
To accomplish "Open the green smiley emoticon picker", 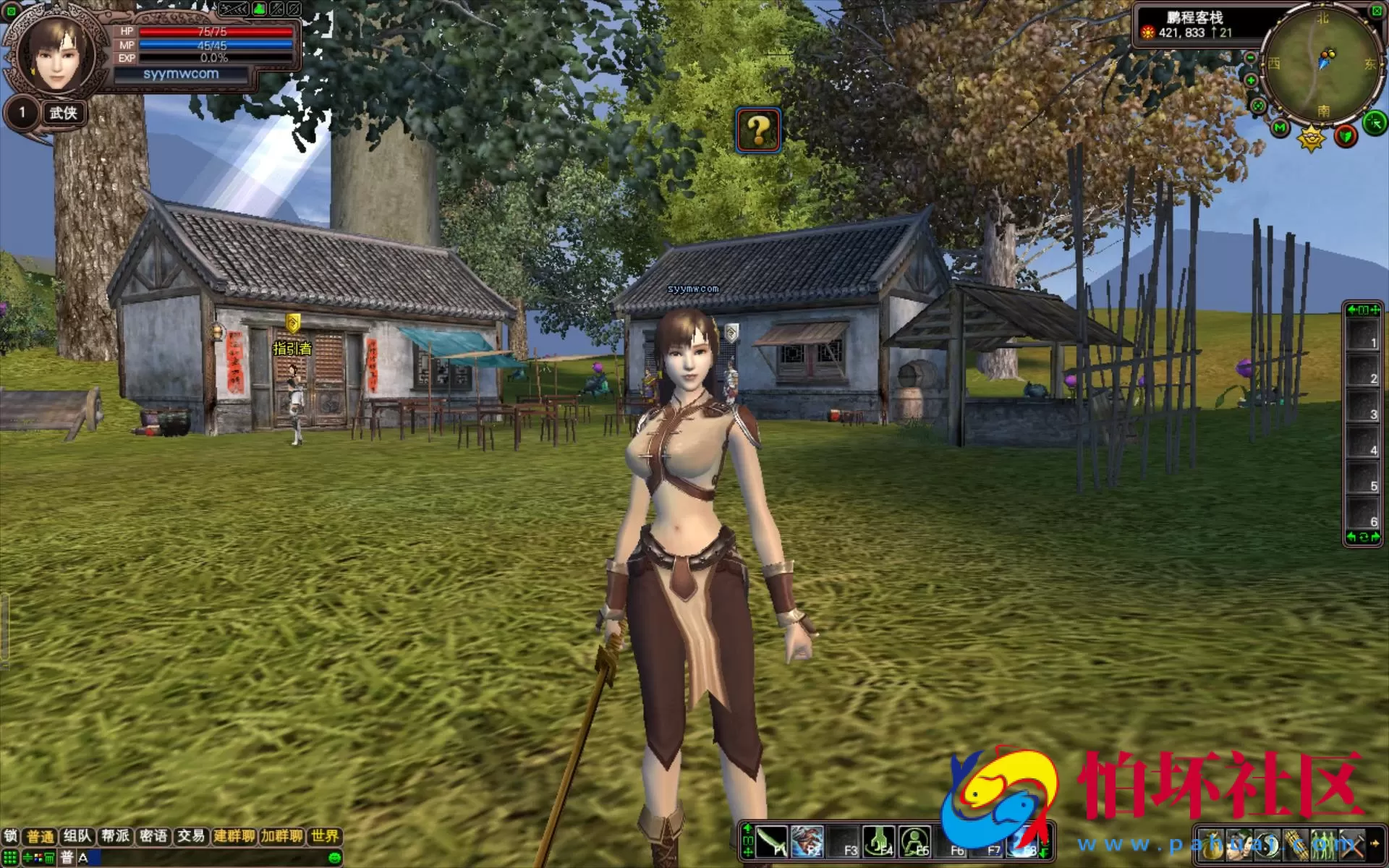I will tap(334, 858).
